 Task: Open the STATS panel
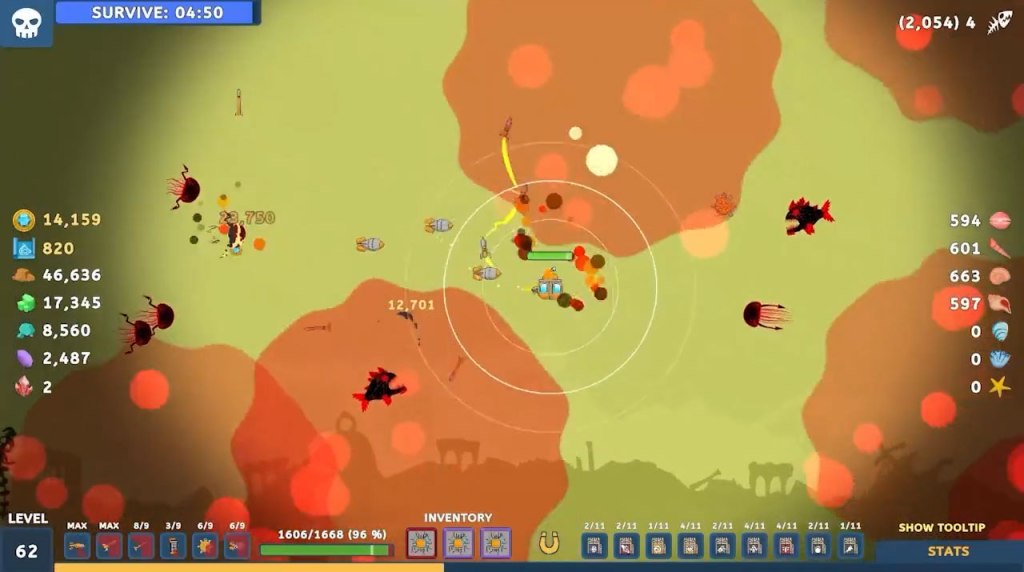[x=947, y=551]
